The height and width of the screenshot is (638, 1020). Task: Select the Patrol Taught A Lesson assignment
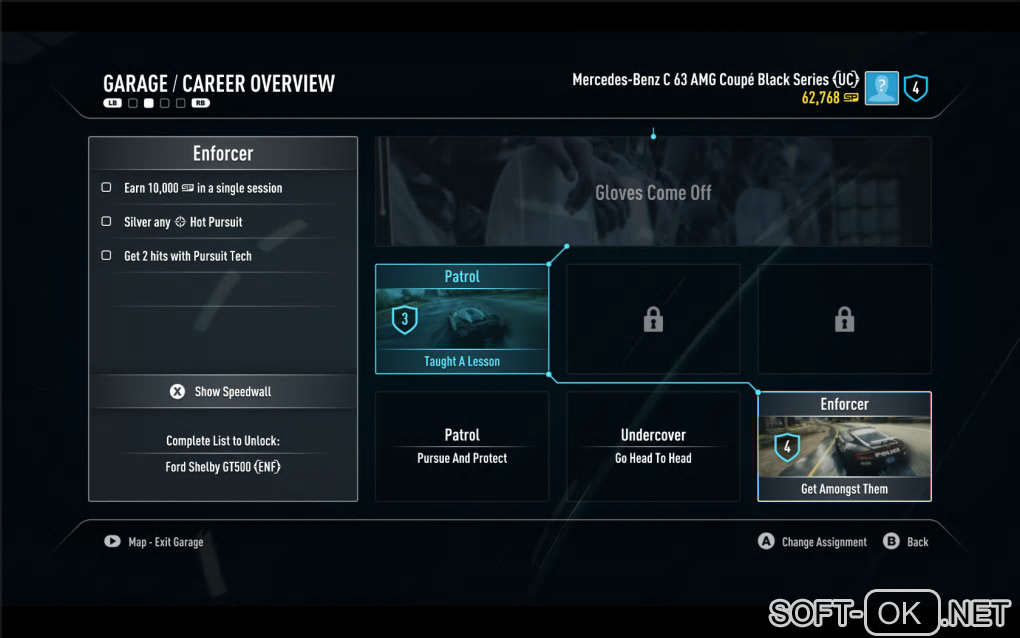click(462, 319)
